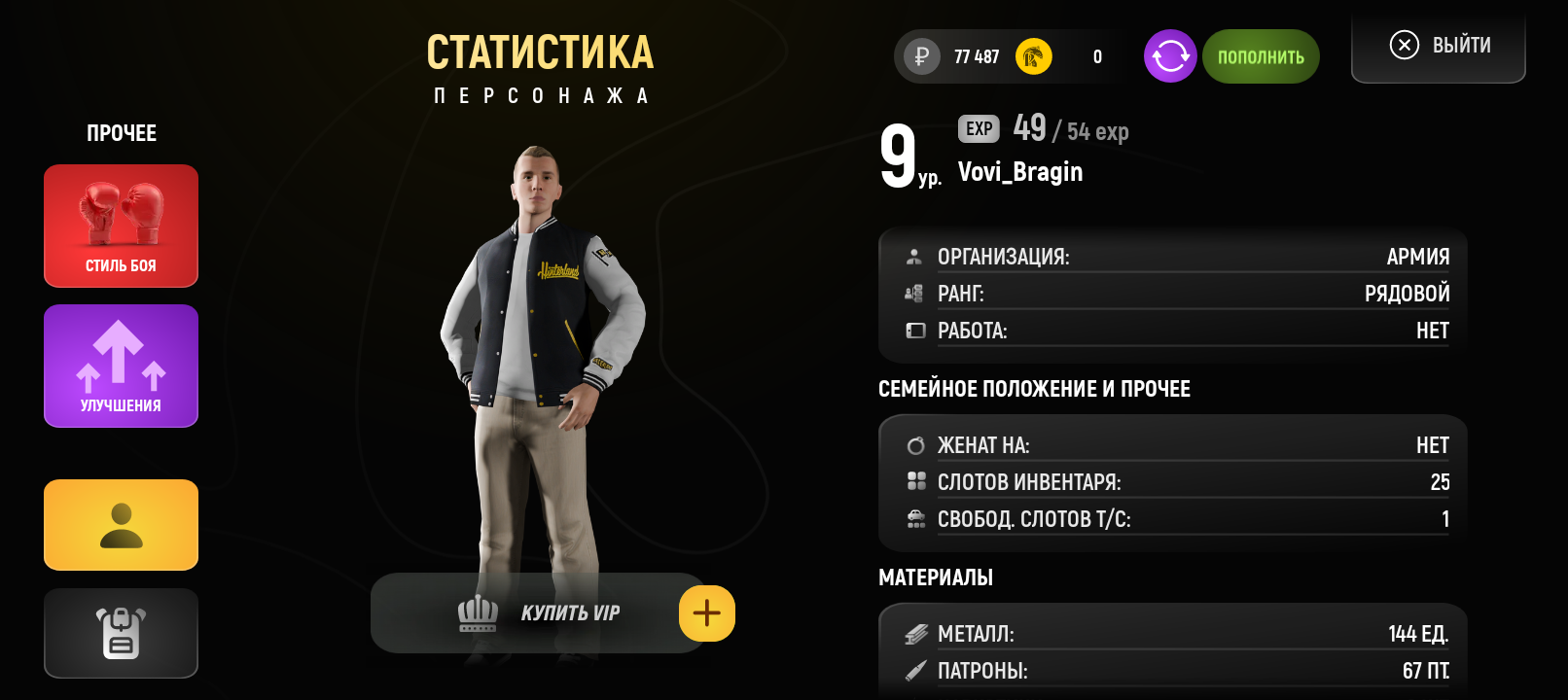1568x700 pixels.
Task: Tap the yellow plus button beside VIP
Action: 707,613
